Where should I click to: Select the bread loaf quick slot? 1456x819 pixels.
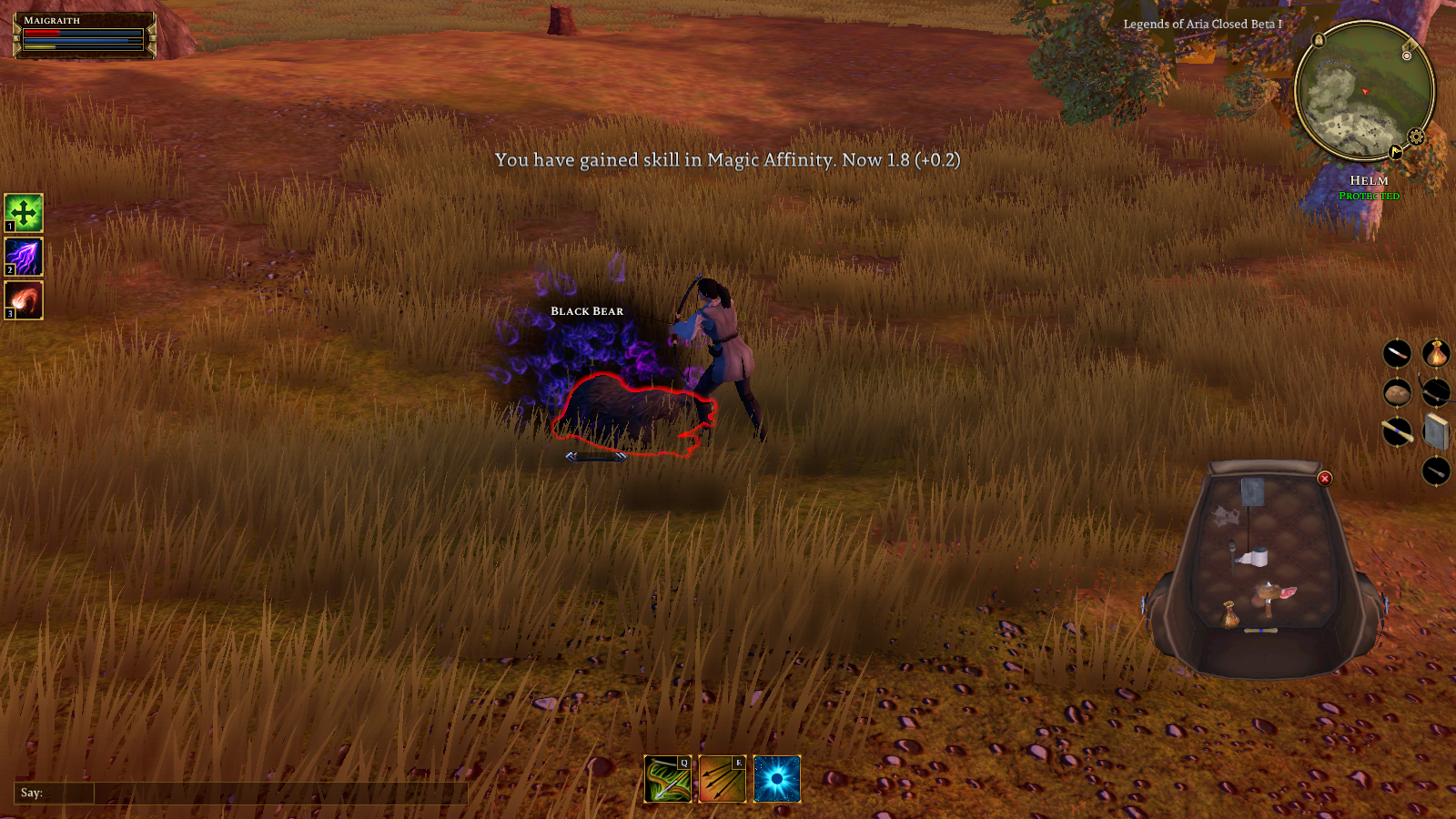coord(1397,393)
